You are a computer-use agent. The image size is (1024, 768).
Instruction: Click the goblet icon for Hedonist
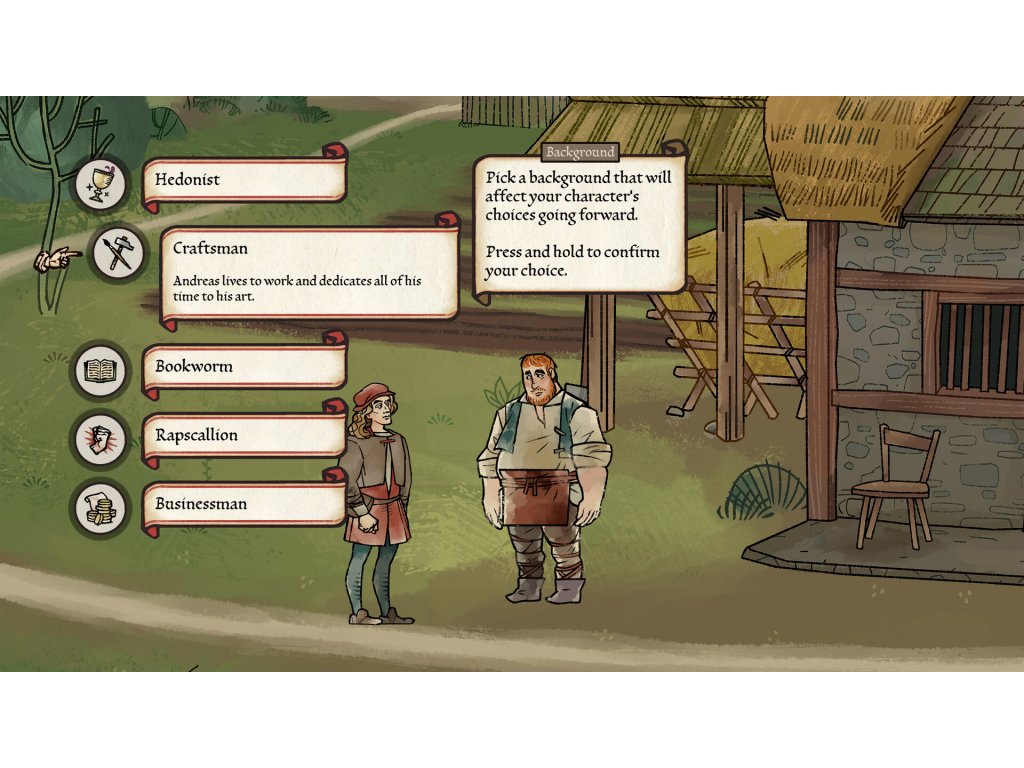[100, 183]
